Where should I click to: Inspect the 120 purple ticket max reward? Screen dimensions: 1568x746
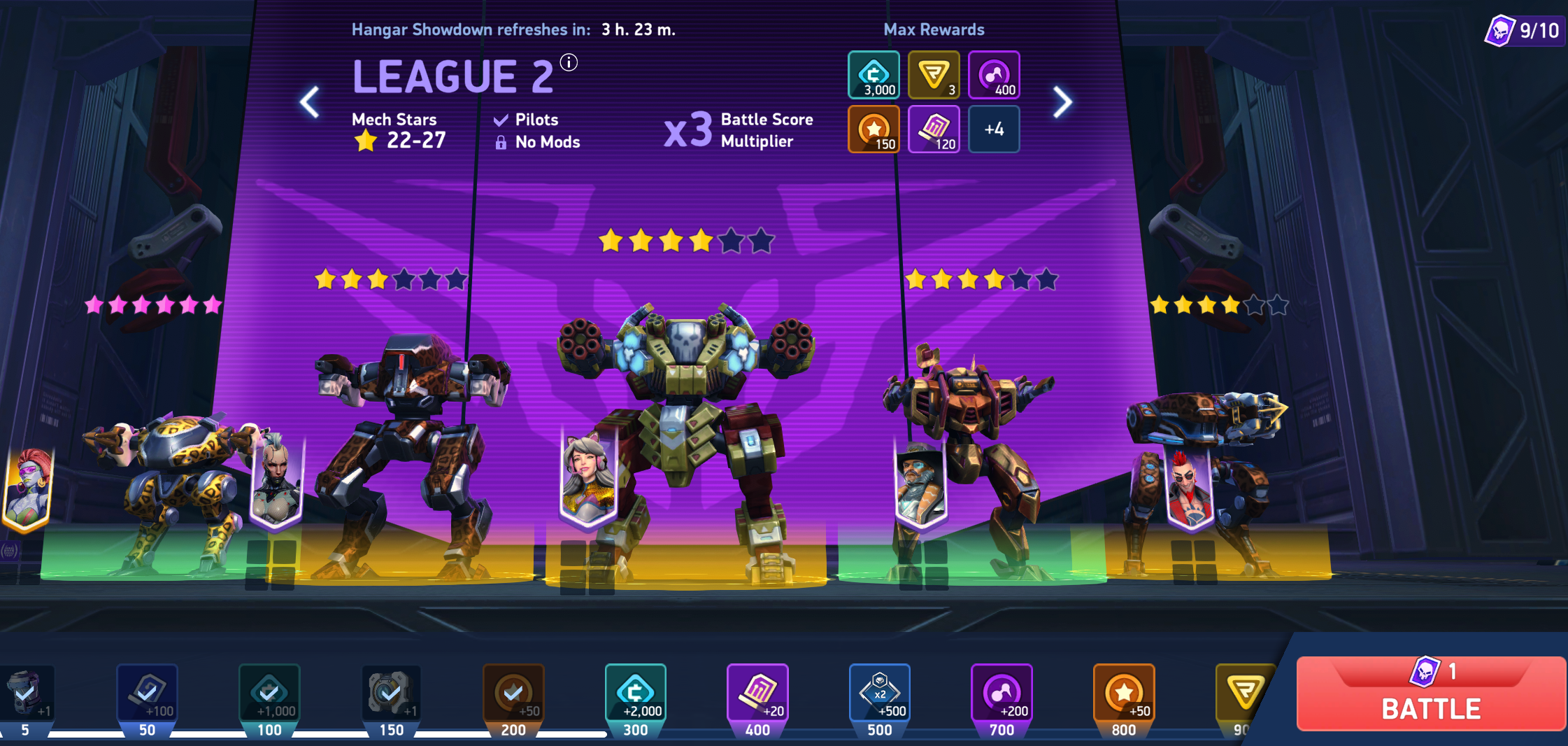(x=934, y=129)
